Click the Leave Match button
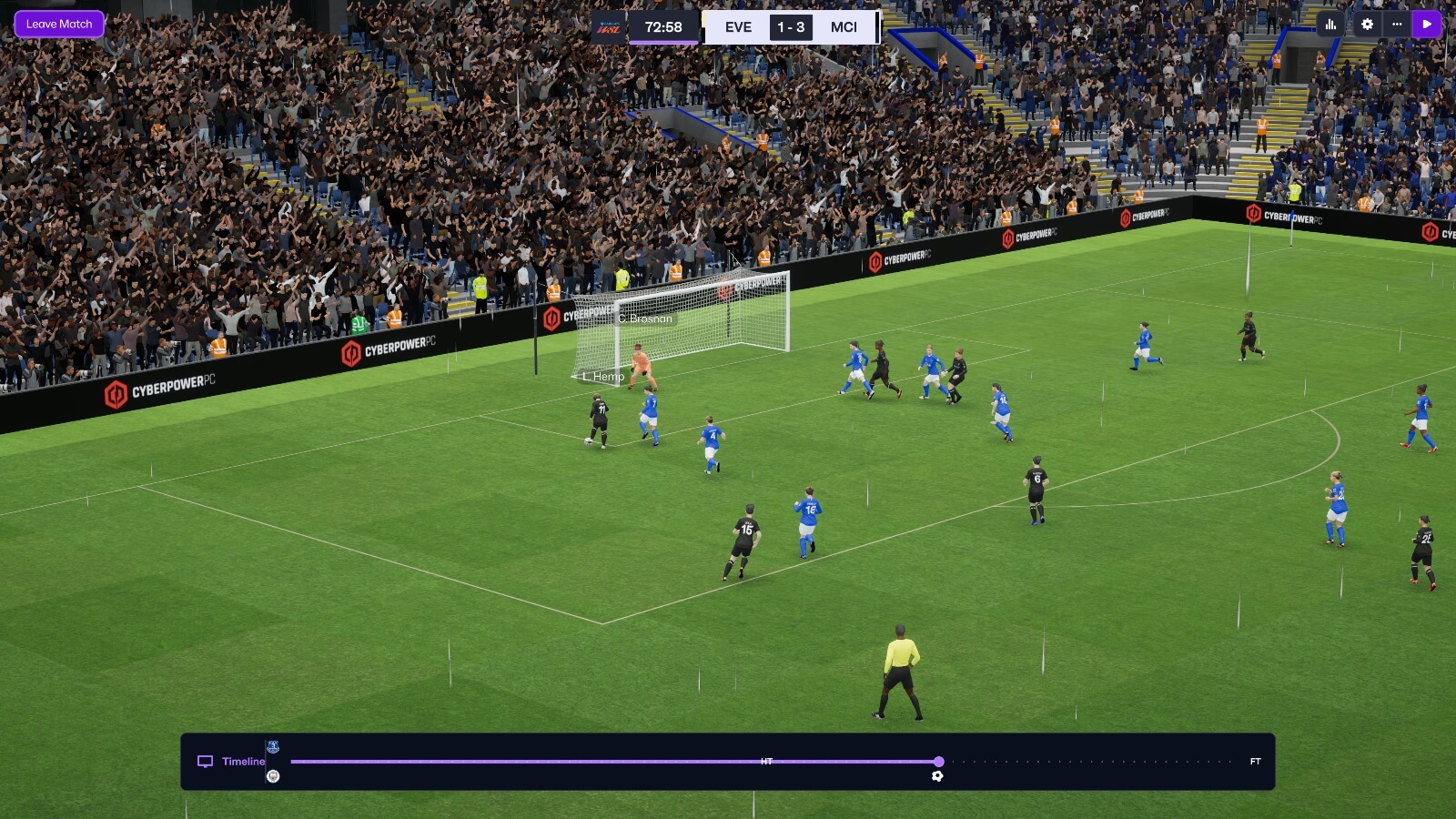The height and width of the screenshot is (819, 1456). coord(58,24)
